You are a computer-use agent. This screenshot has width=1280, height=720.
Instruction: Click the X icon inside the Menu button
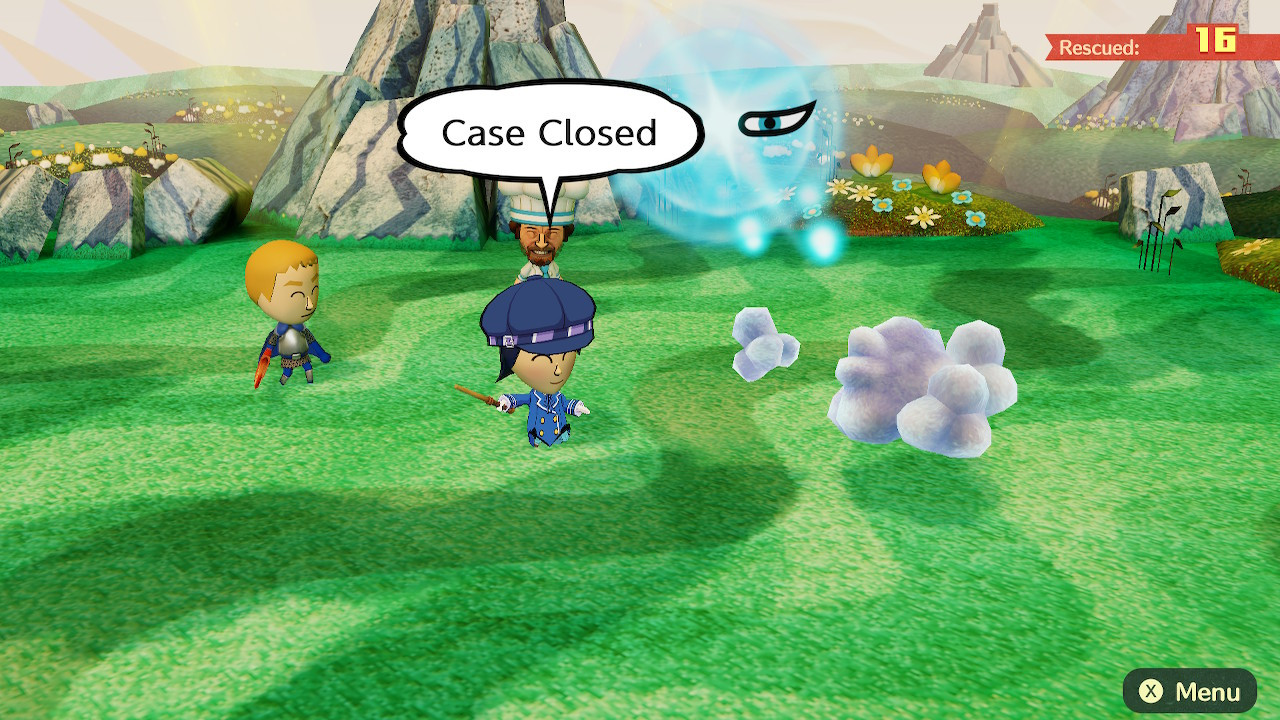click(x=1150, y=690)
